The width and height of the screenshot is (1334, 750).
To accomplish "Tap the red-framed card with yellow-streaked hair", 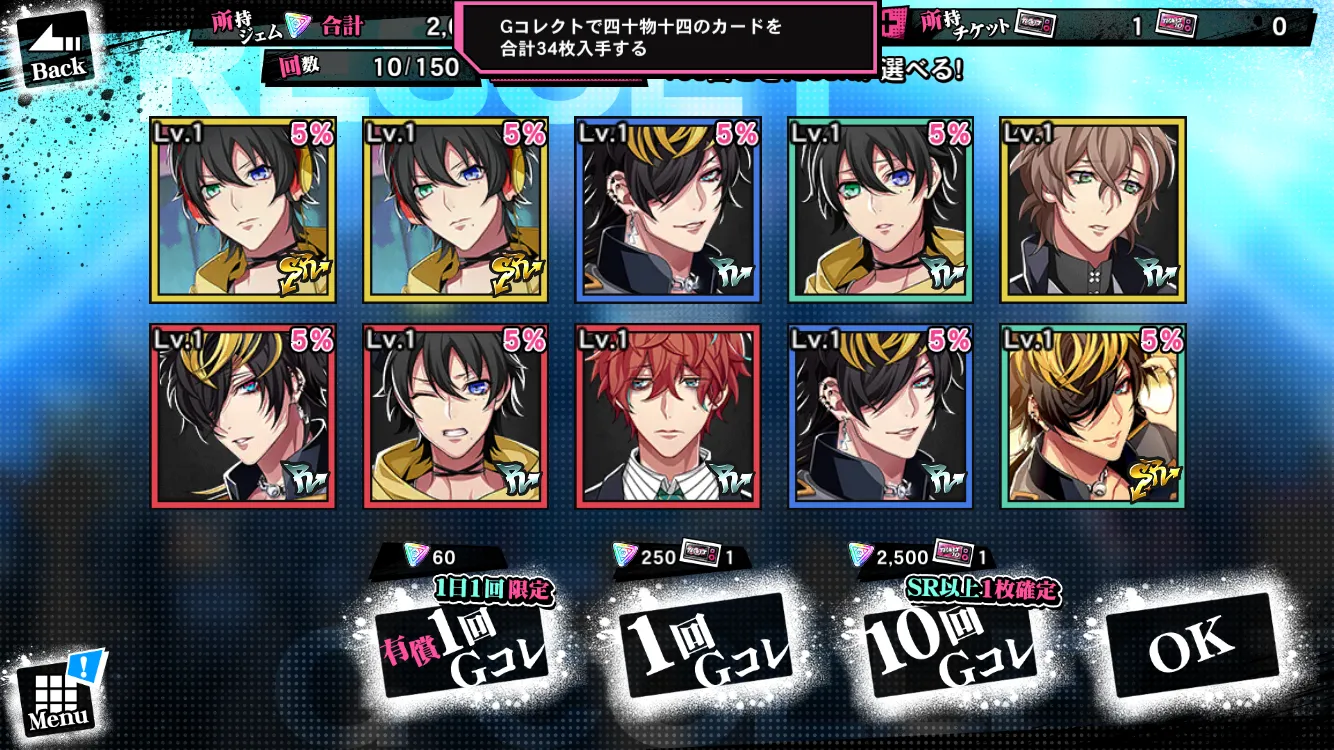I will (243, 416).
